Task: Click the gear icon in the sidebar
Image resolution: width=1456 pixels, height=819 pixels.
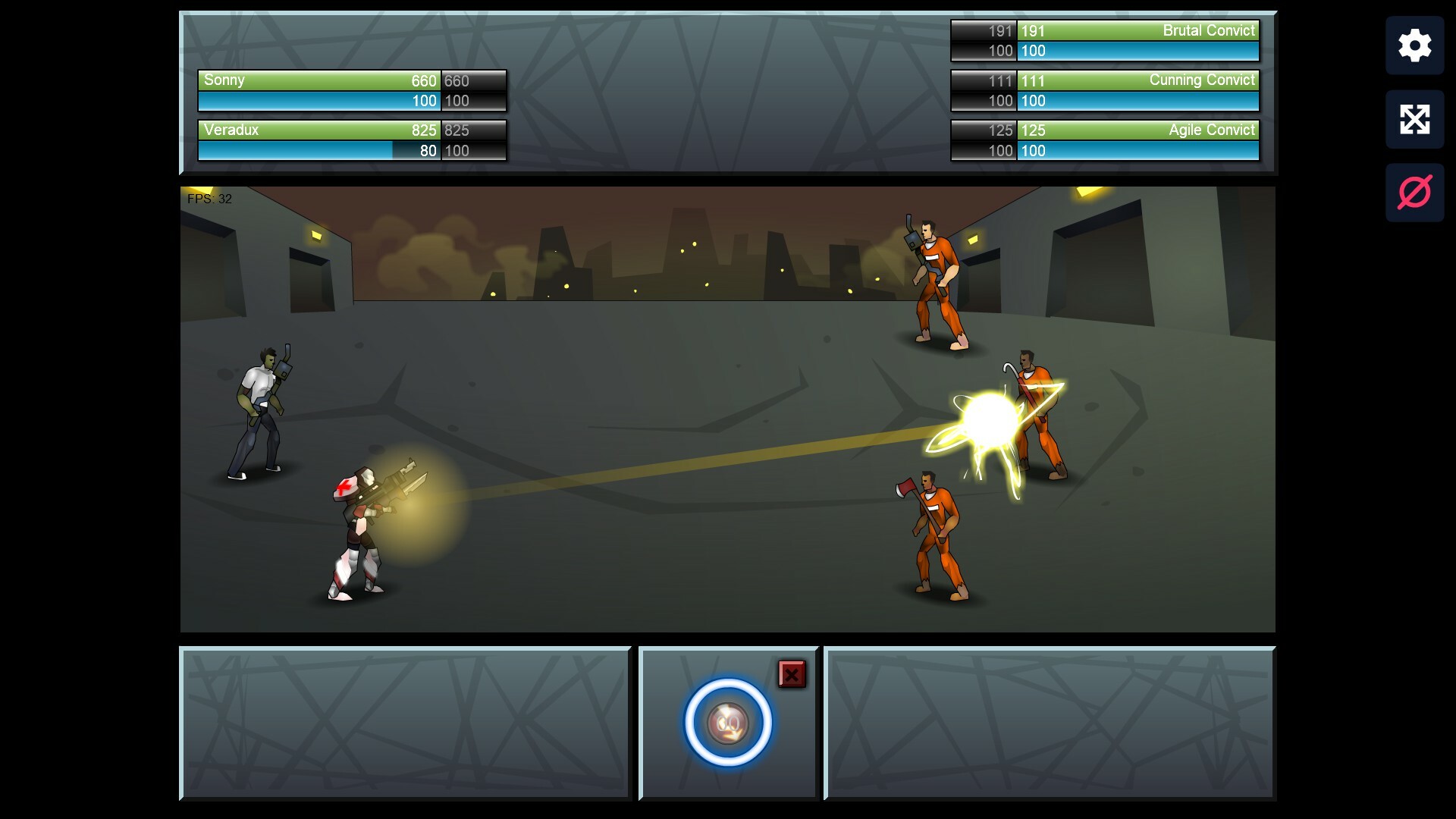Action: pos(1415,45)
